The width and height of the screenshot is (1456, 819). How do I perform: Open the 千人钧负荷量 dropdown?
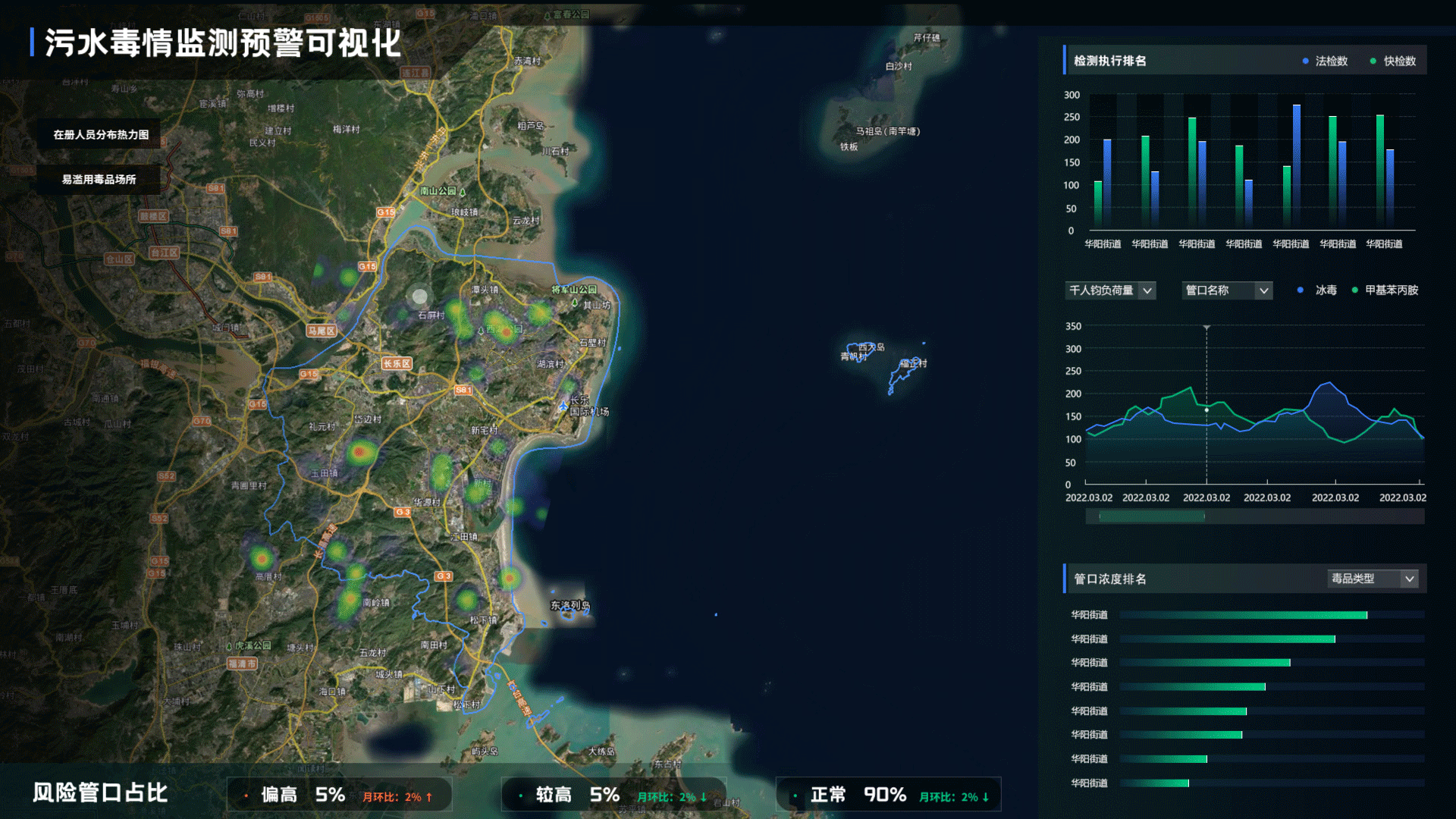click(1110, 290)
